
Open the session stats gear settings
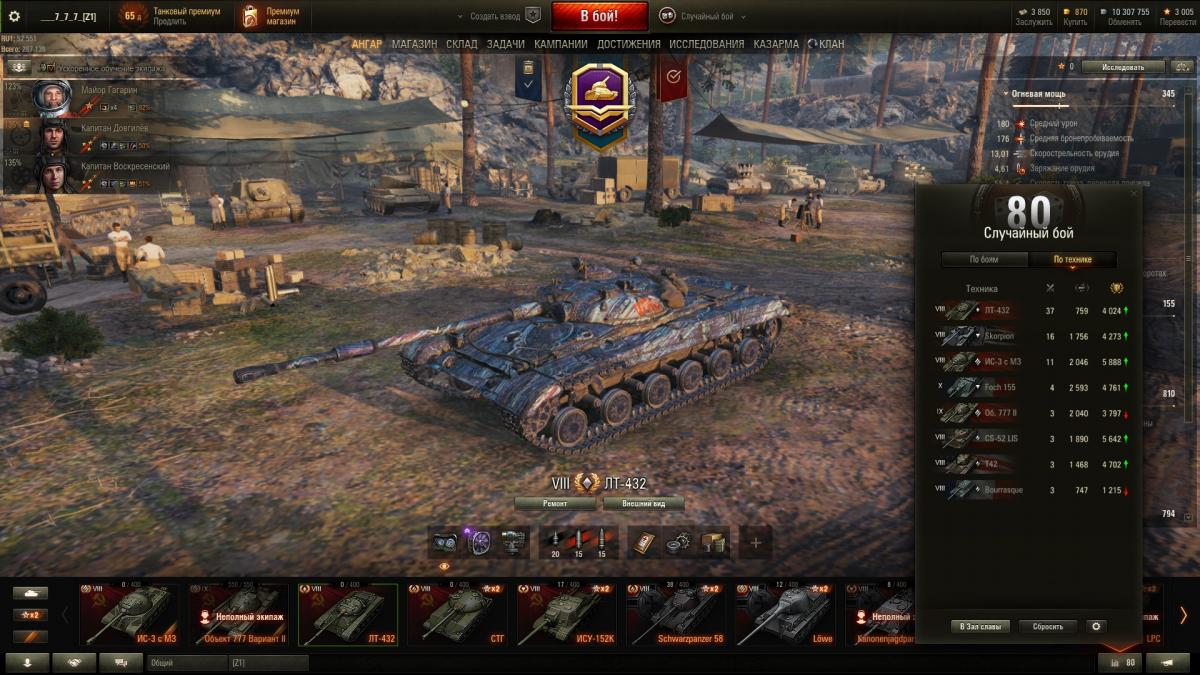[x=1096, y=627]
